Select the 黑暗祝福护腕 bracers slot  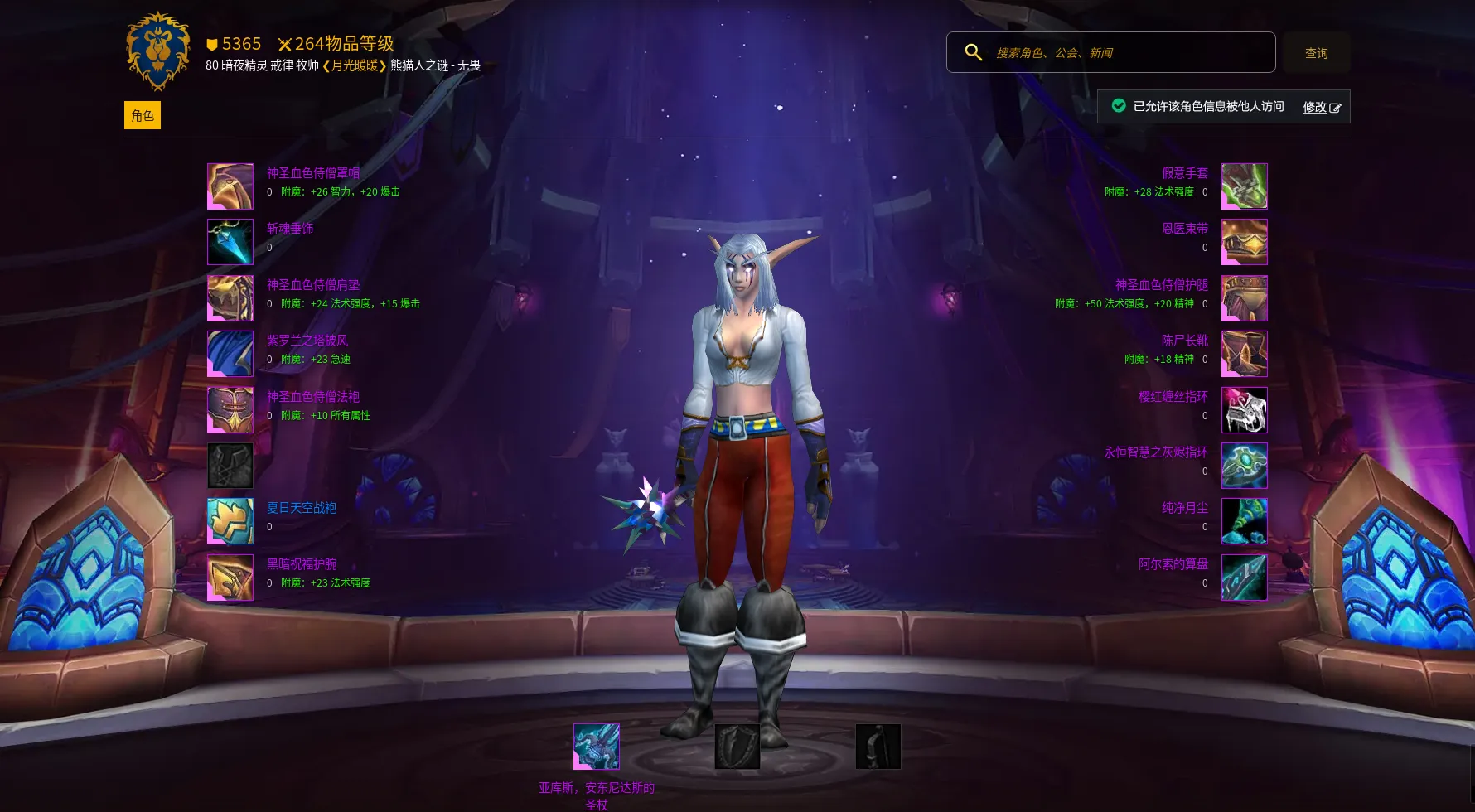pos(230,578)
